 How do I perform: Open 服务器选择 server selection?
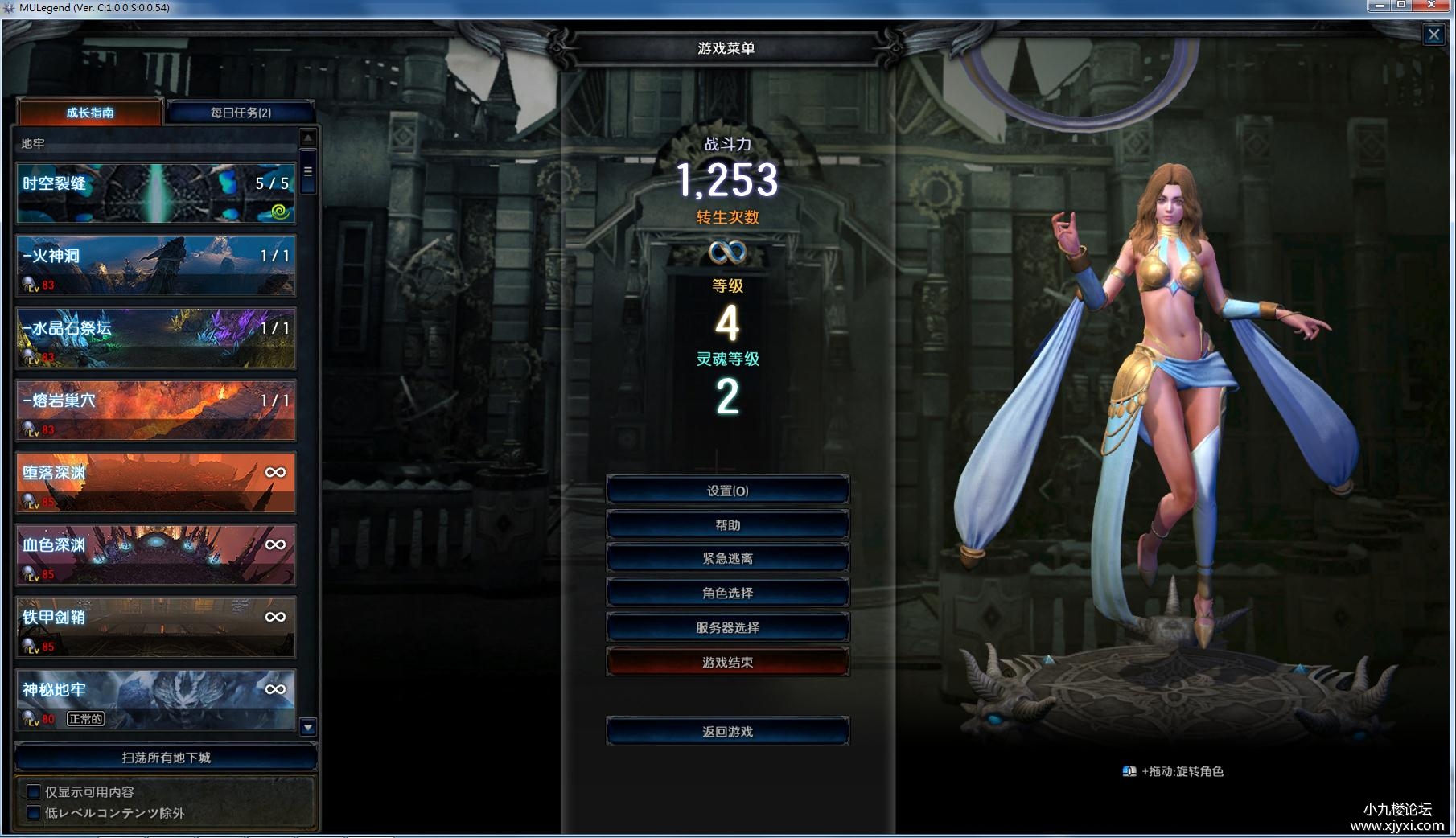coord(727,628)
